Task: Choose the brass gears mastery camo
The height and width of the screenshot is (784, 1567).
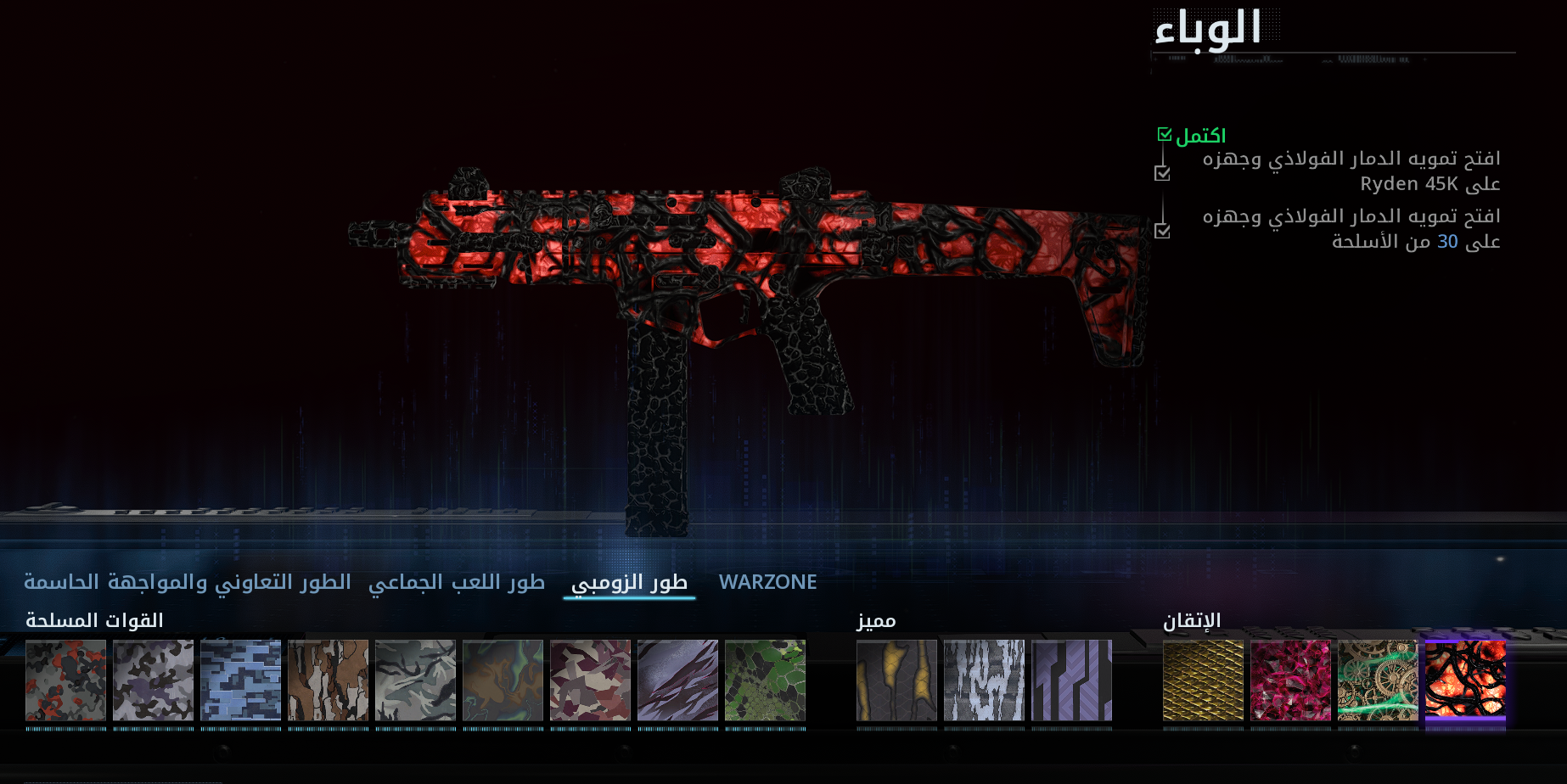Action: (1379, 680)
